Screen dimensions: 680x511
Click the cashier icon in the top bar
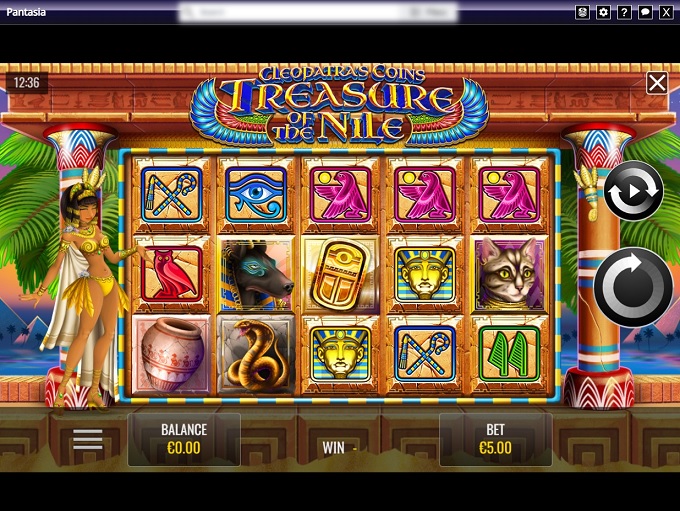click(582, 12)
